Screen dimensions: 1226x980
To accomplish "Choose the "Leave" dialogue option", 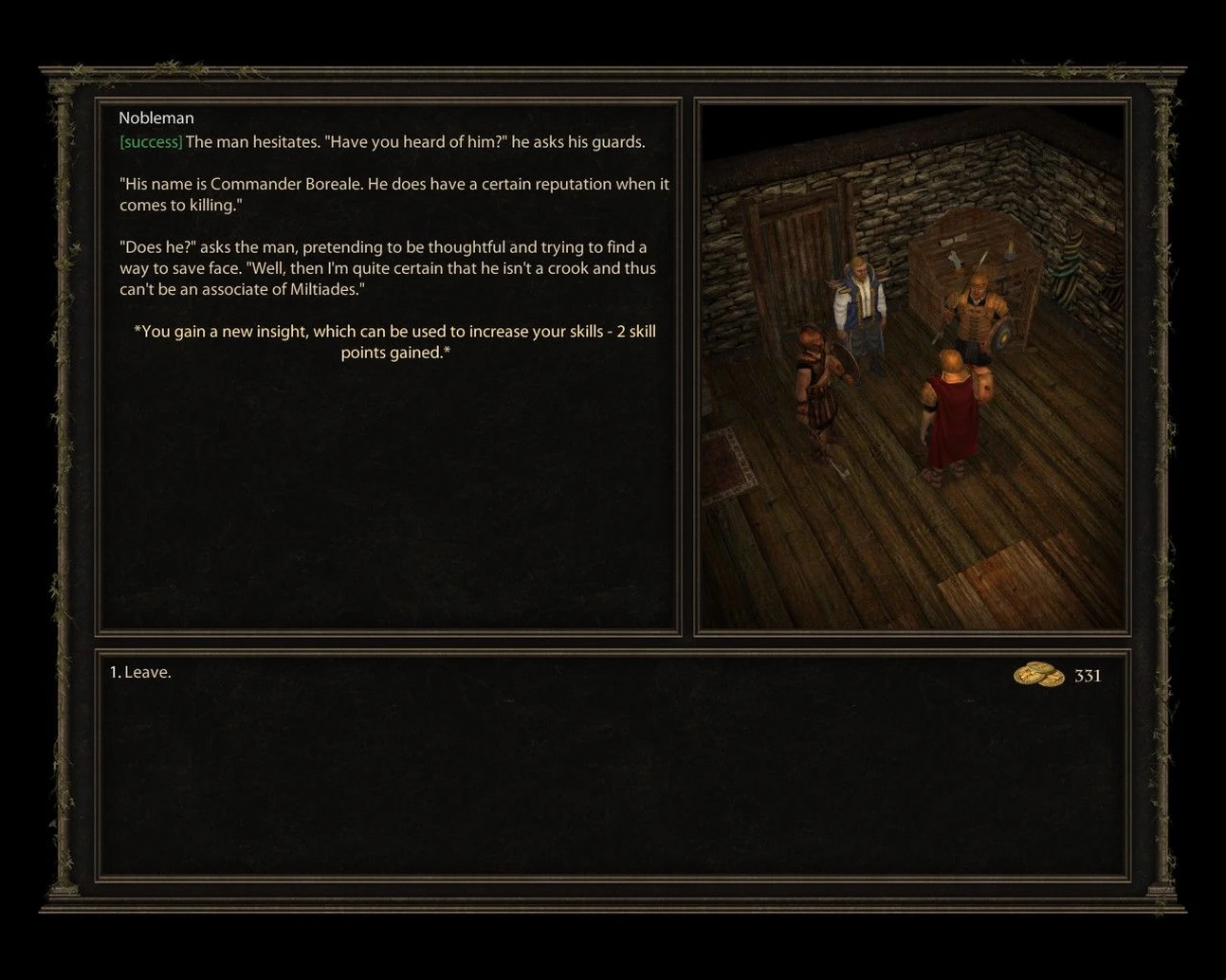I will [140, 673].
